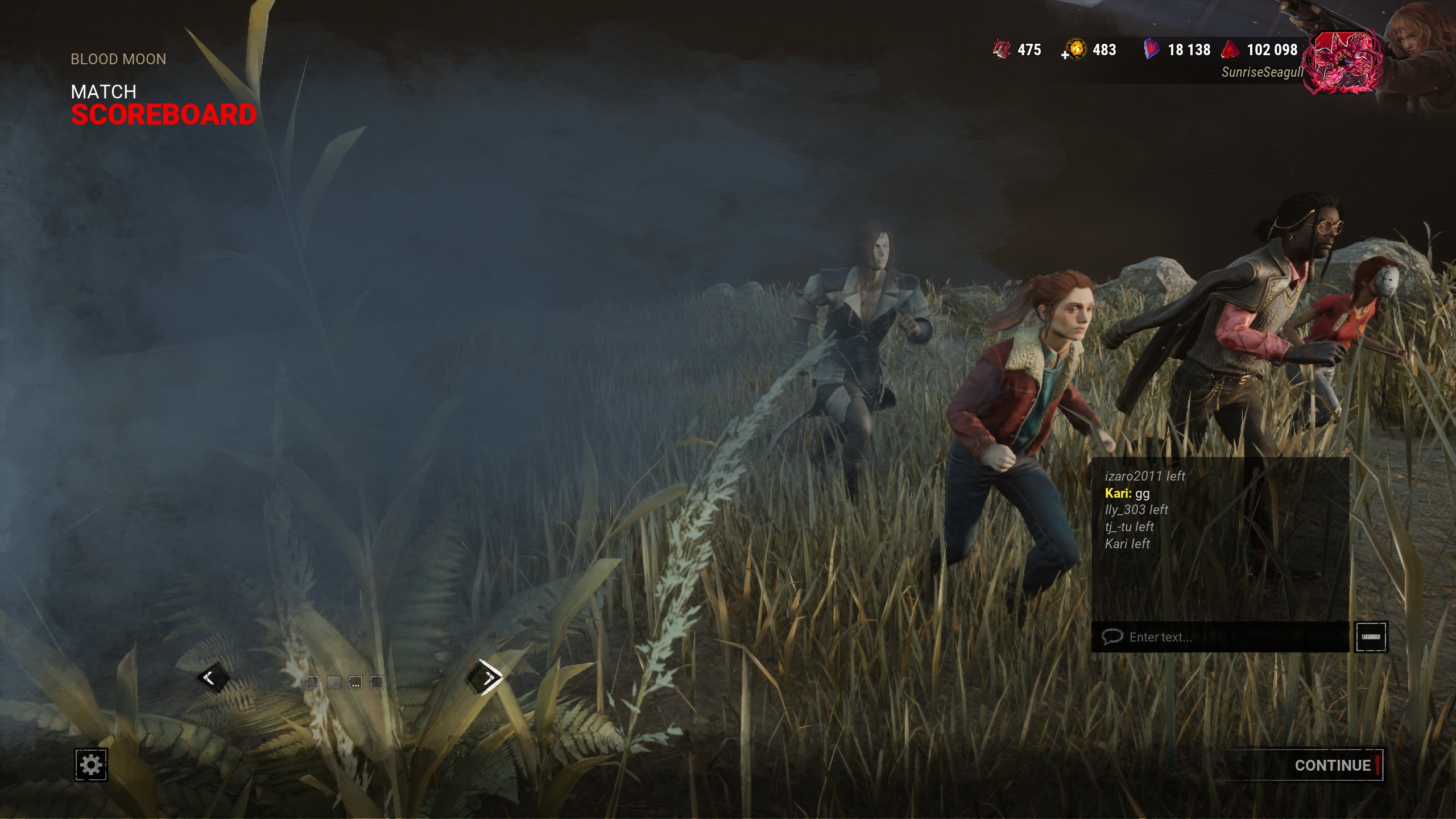Image resolution: width=1456 pixels, height=819 pixels.
Task: Open settings with the gear icon
Action: (x=91, y=764)
